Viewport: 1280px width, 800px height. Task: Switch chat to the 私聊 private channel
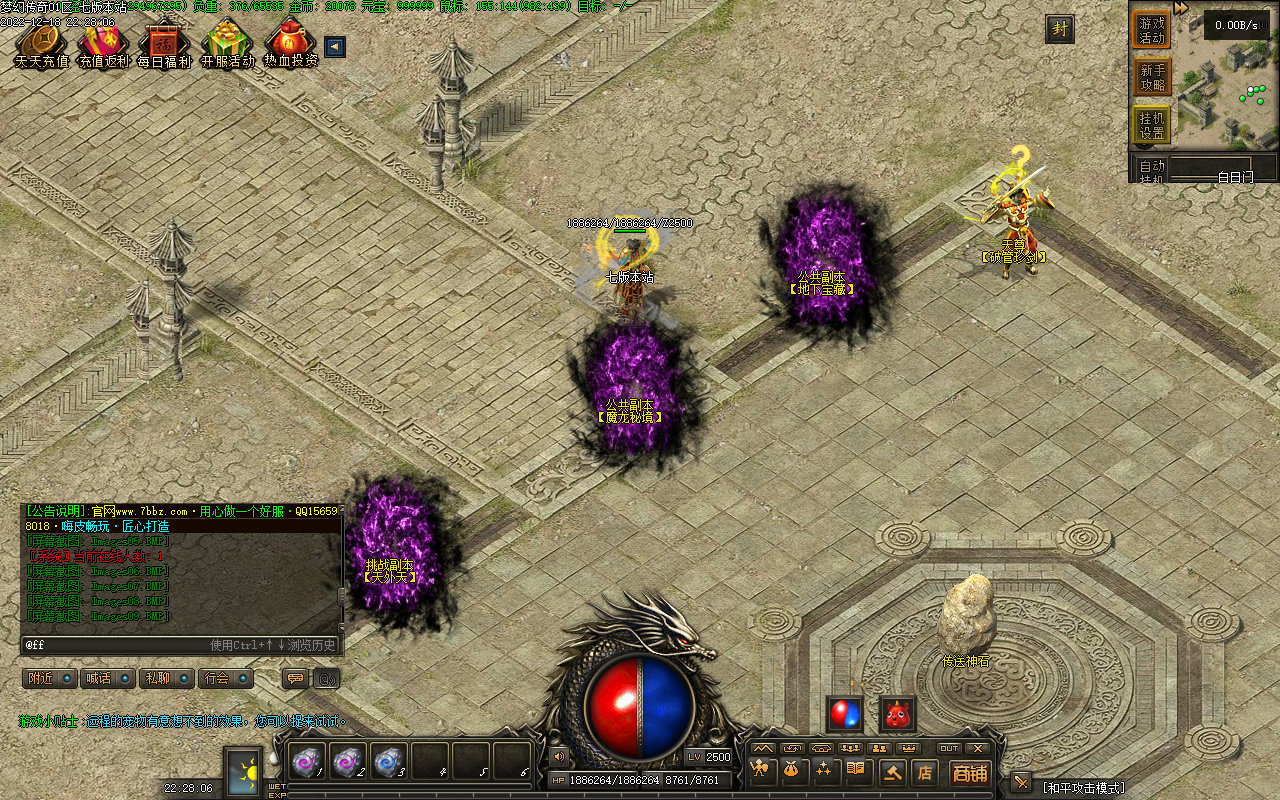click(166, 679)
